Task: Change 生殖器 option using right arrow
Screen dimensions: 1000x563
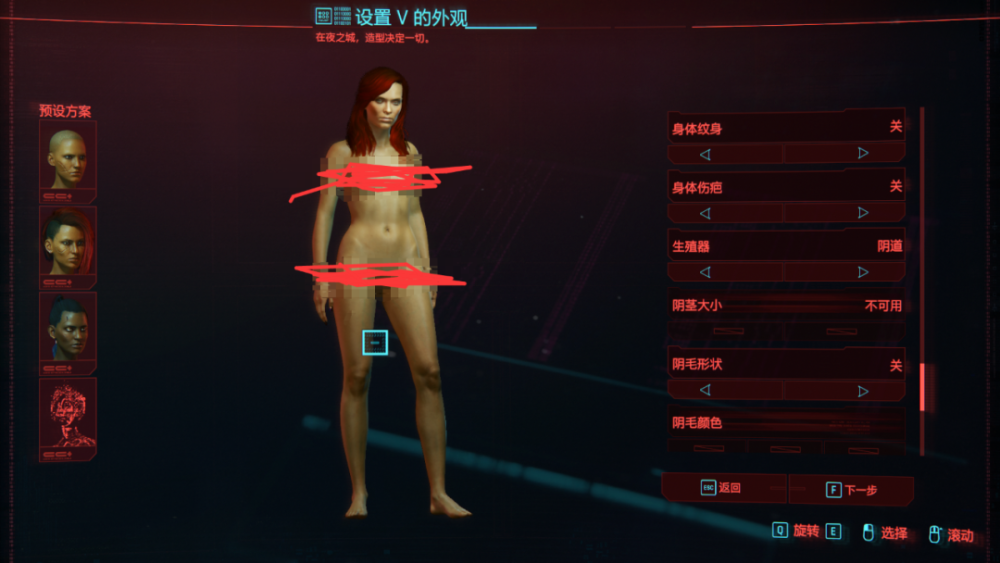Action: click(863, 272)
